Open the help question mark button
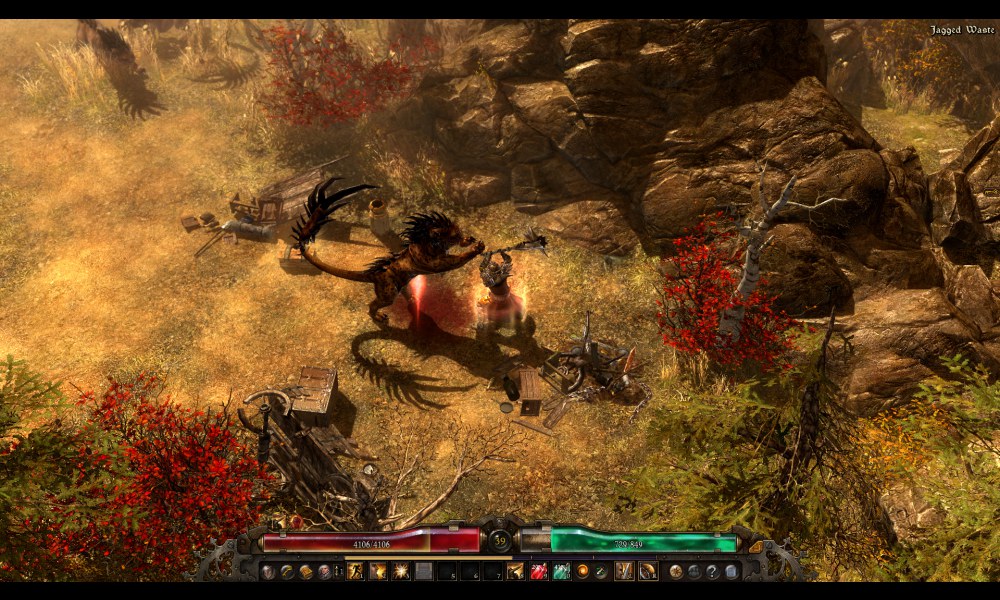The width and height of the screenshot is (1000, 600). [712, 571]
